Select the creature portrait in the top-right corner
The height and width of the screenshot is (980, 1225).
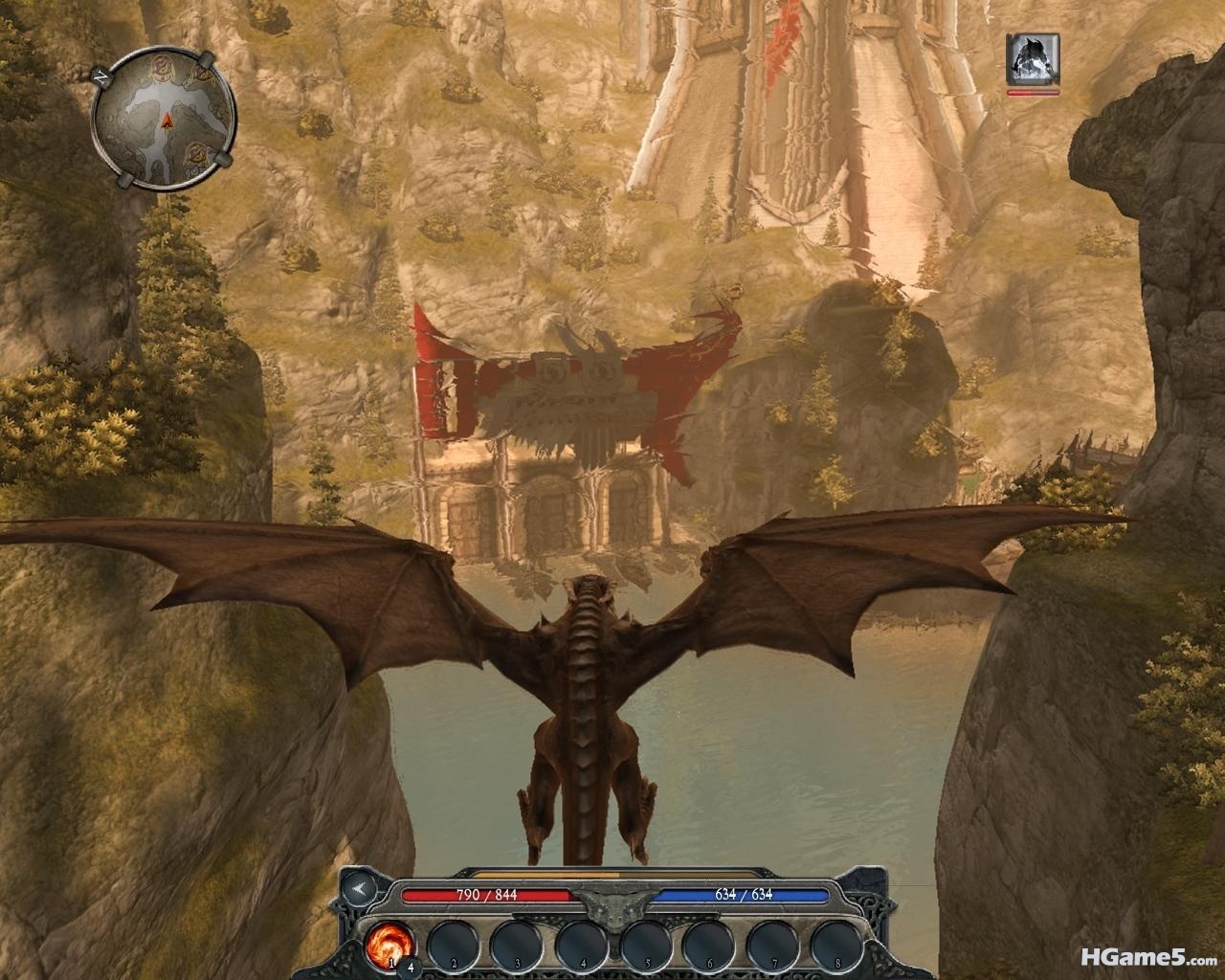click(1033, 59)
